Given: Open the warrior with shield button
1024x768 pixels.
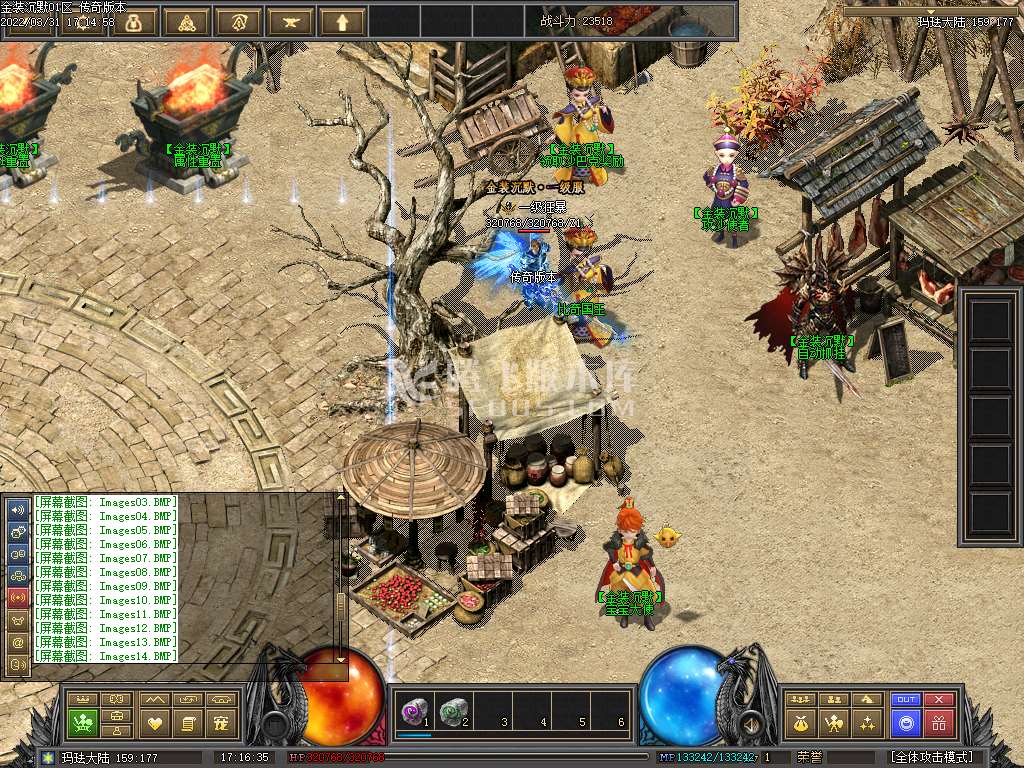Looking at the screenshot, I should tap(833, 722).
